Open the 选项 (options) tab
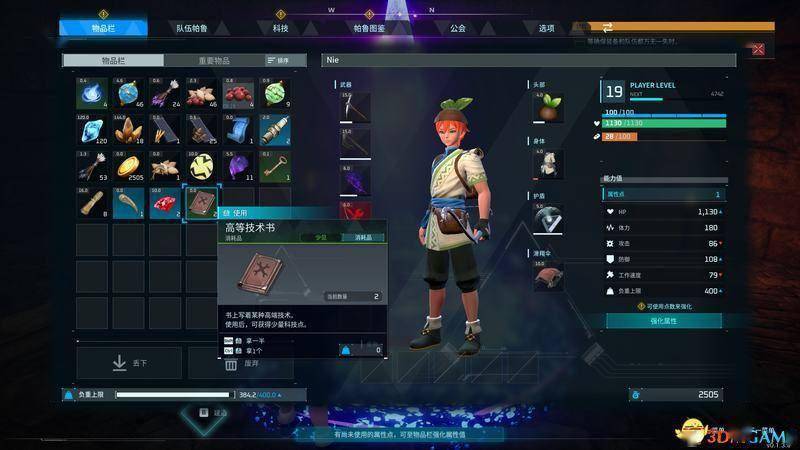This screenshot has width=800, height=450. pyautogui.click(x=546, y=28)
